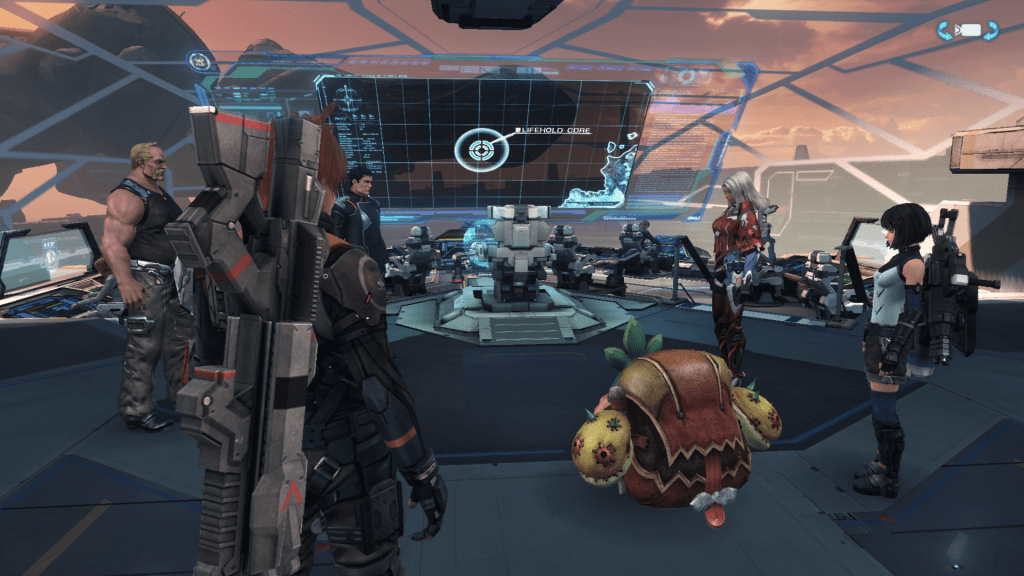Rotate camera with the left curved arrow
The width and height of the screenshot is (1024, 576).
pos(944,31)
